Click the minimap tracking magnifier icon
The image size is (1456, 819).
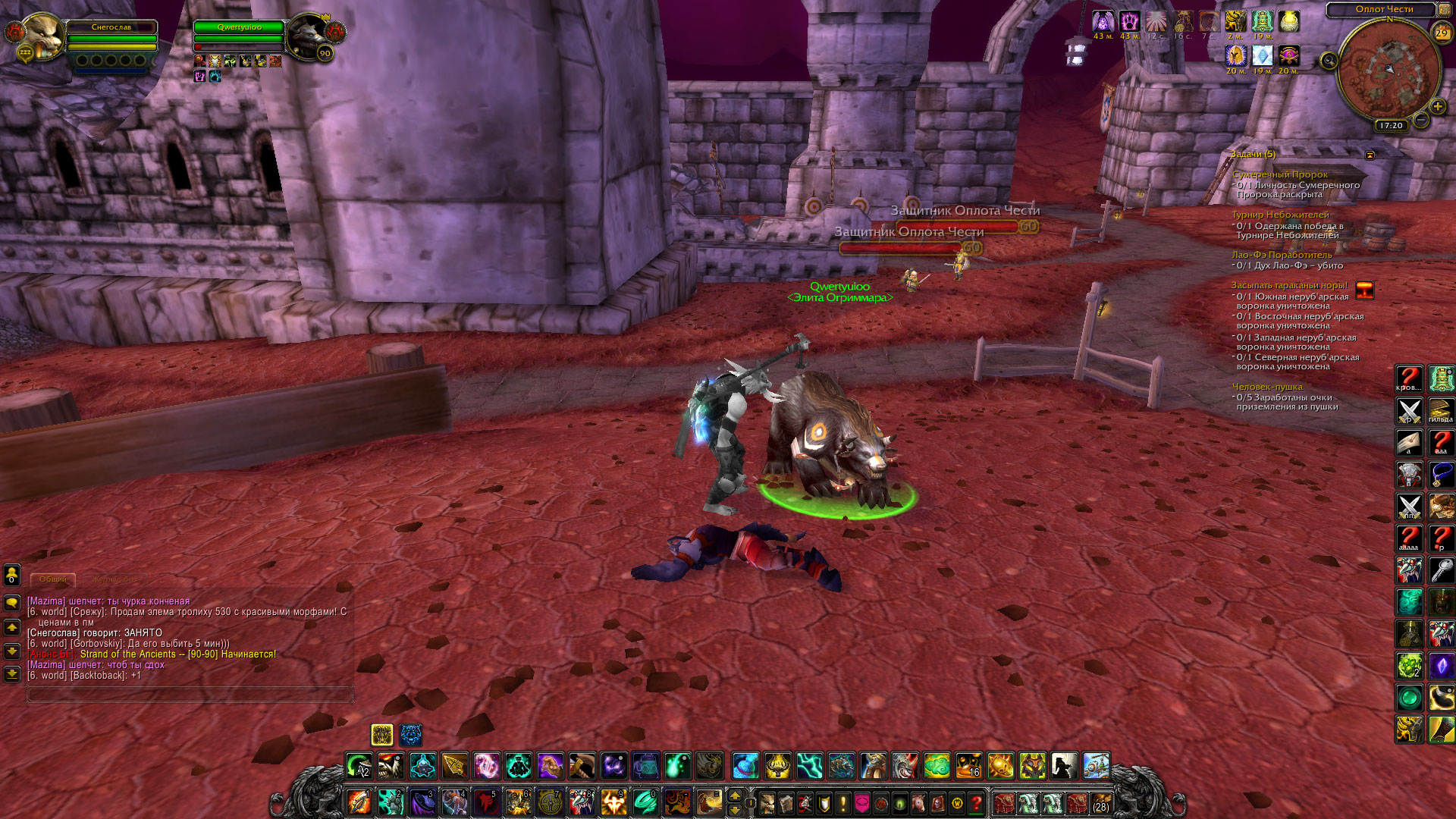[x=1329, y=61]
